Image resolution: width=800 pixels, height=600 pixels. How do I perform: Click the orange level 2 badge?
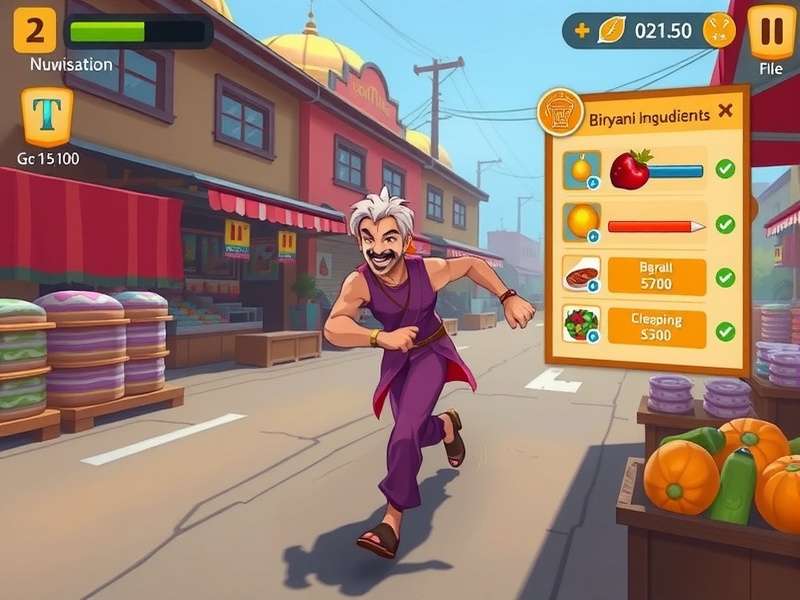coord(35,32)
